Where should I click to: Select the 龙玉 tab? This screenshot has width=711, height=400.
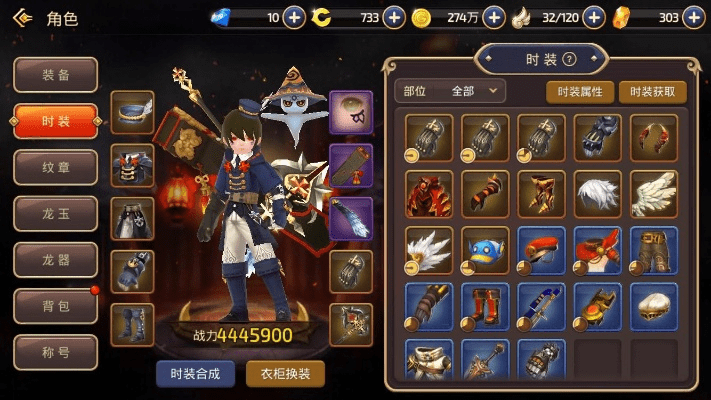[x=55, y=213]
